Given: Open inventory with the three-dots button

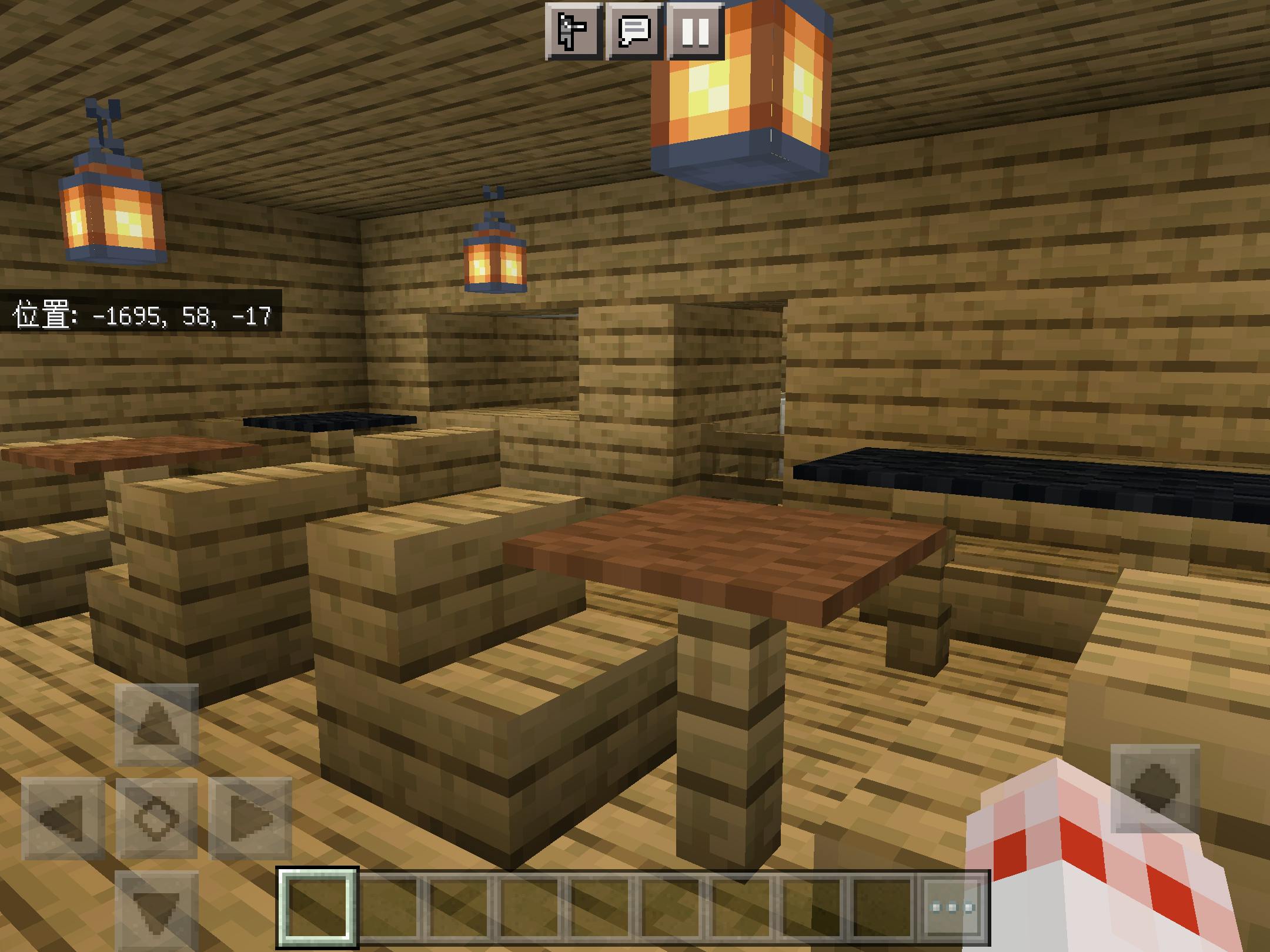Looking at the screenshot, I should click(x=952, y=908).
